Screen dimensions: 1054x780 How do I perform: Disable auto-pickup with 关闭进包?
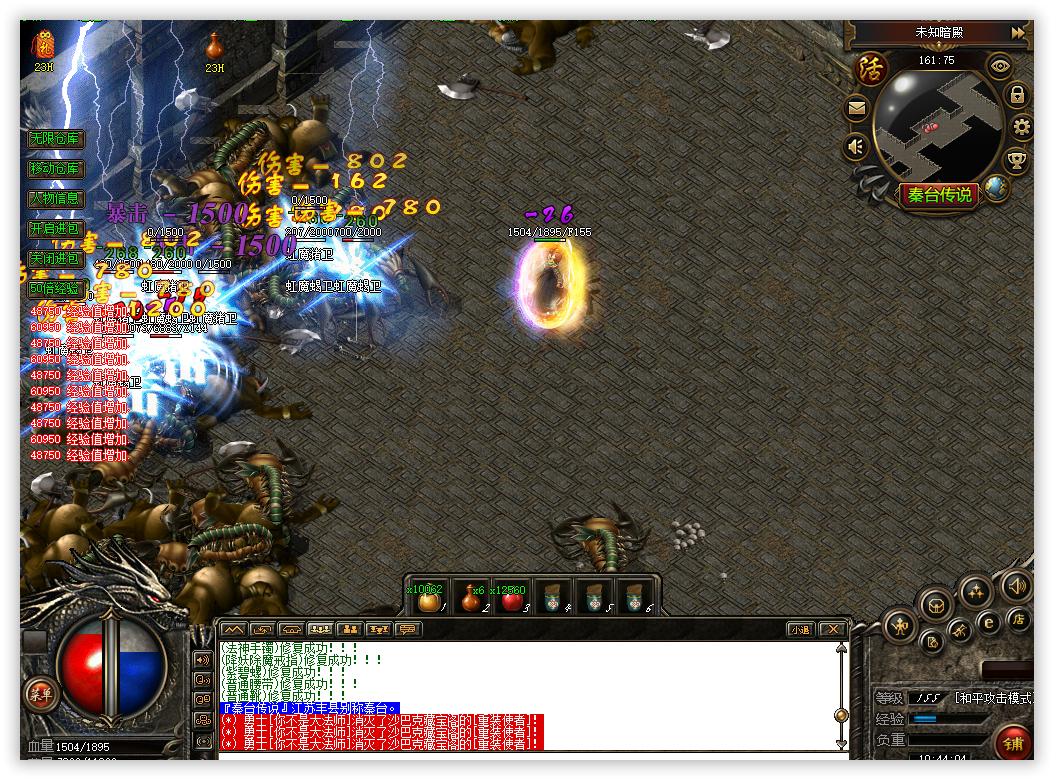pyautogui.click(x=55, y=258)
